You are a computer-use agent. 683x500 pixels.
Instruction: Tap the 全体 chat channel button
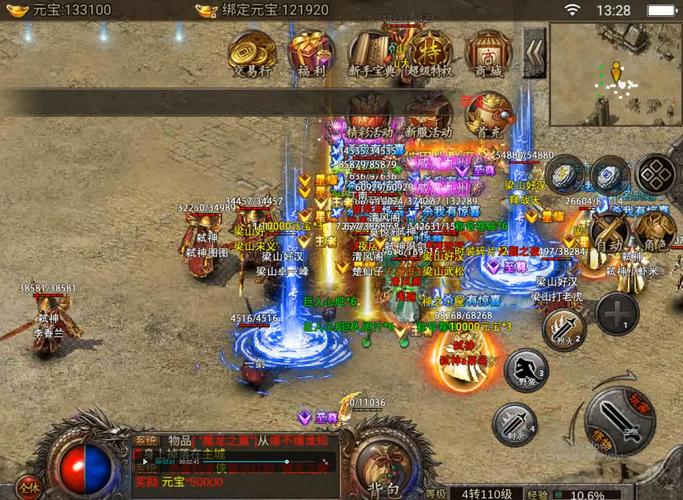click(28, 487)
